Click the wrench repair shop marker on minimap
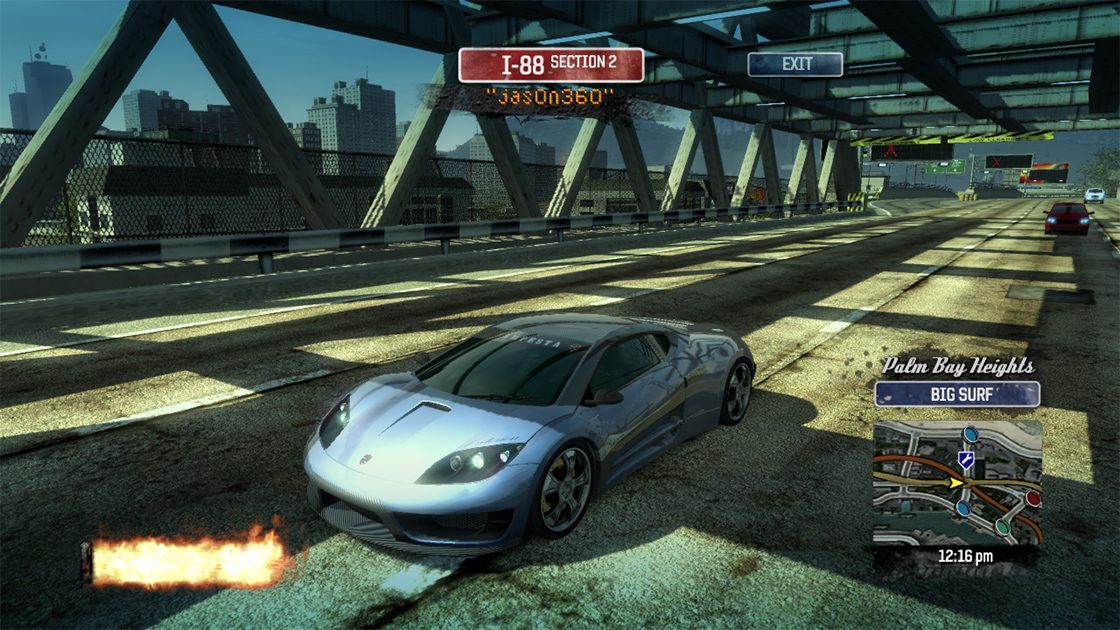This screenshot has width=1120, height=630. [x=966, y=460]
